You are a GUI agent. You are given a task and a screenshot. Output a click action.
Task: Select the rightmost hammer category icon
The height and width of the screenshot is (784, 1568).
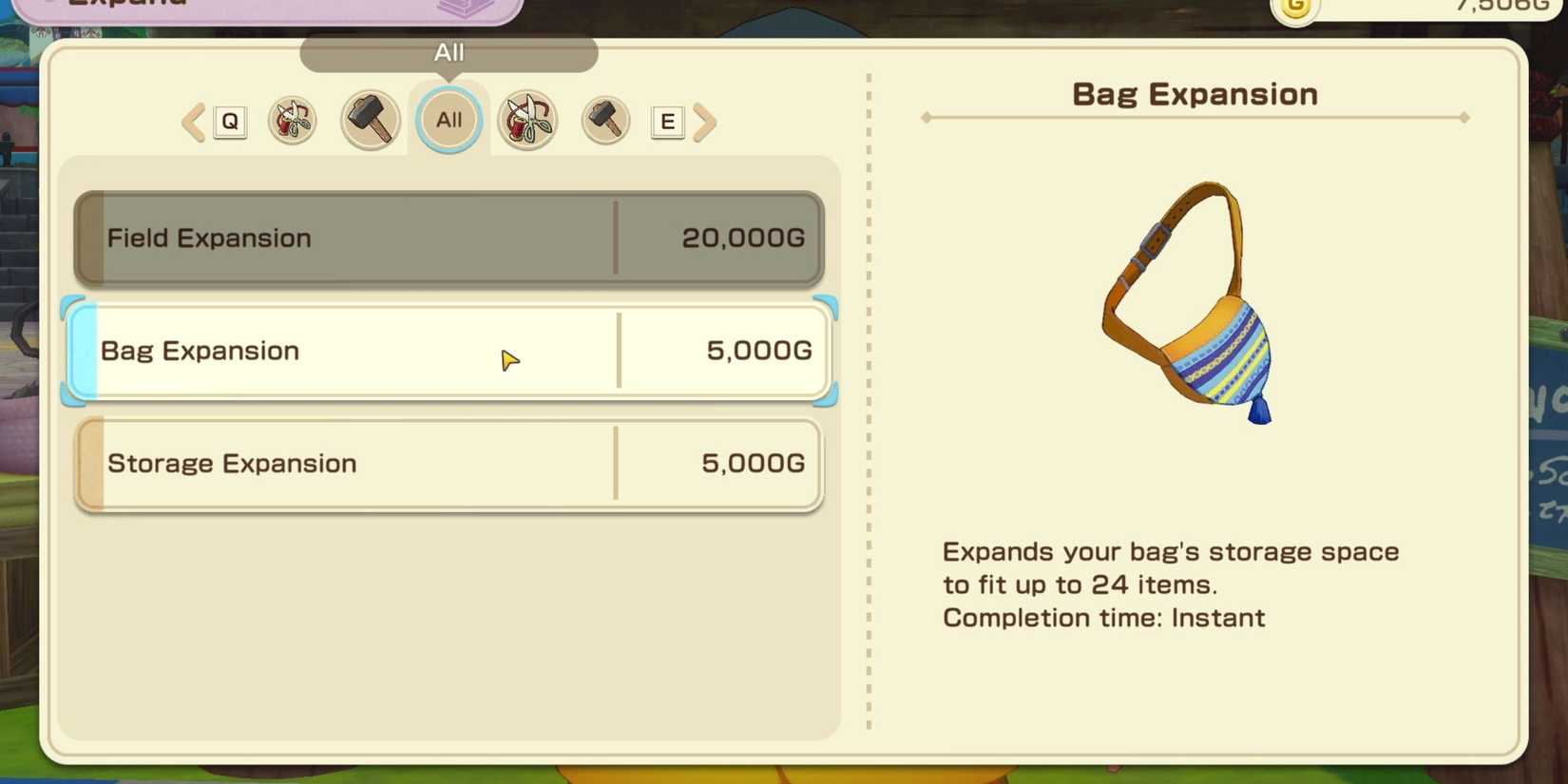605,121
